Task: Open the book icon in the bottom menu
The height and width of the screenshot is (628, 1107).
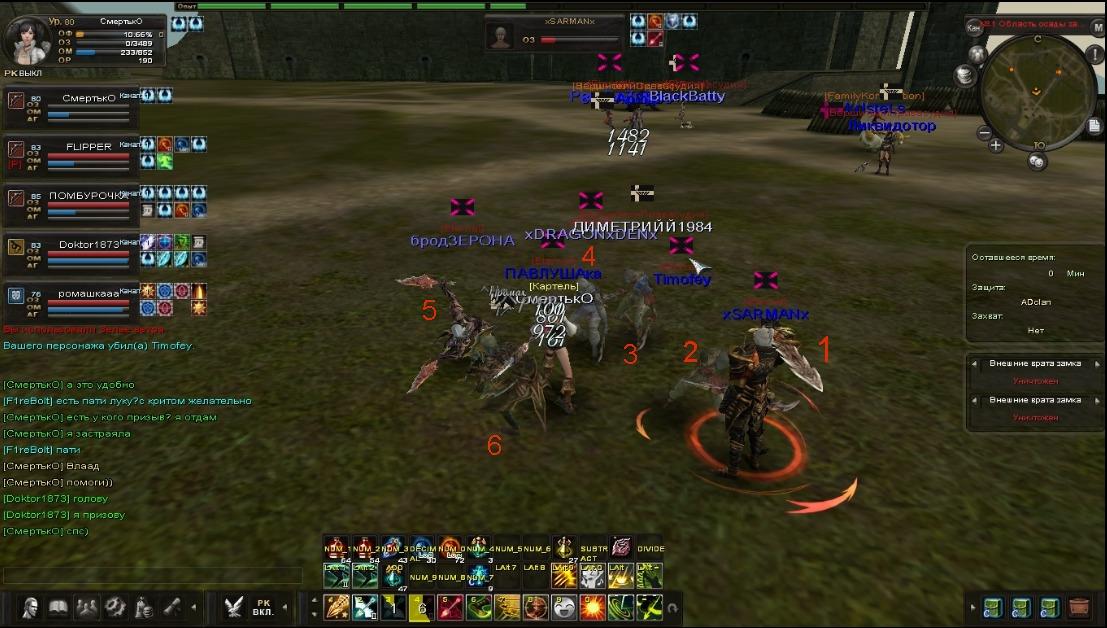Action: [x=58, y=606]
